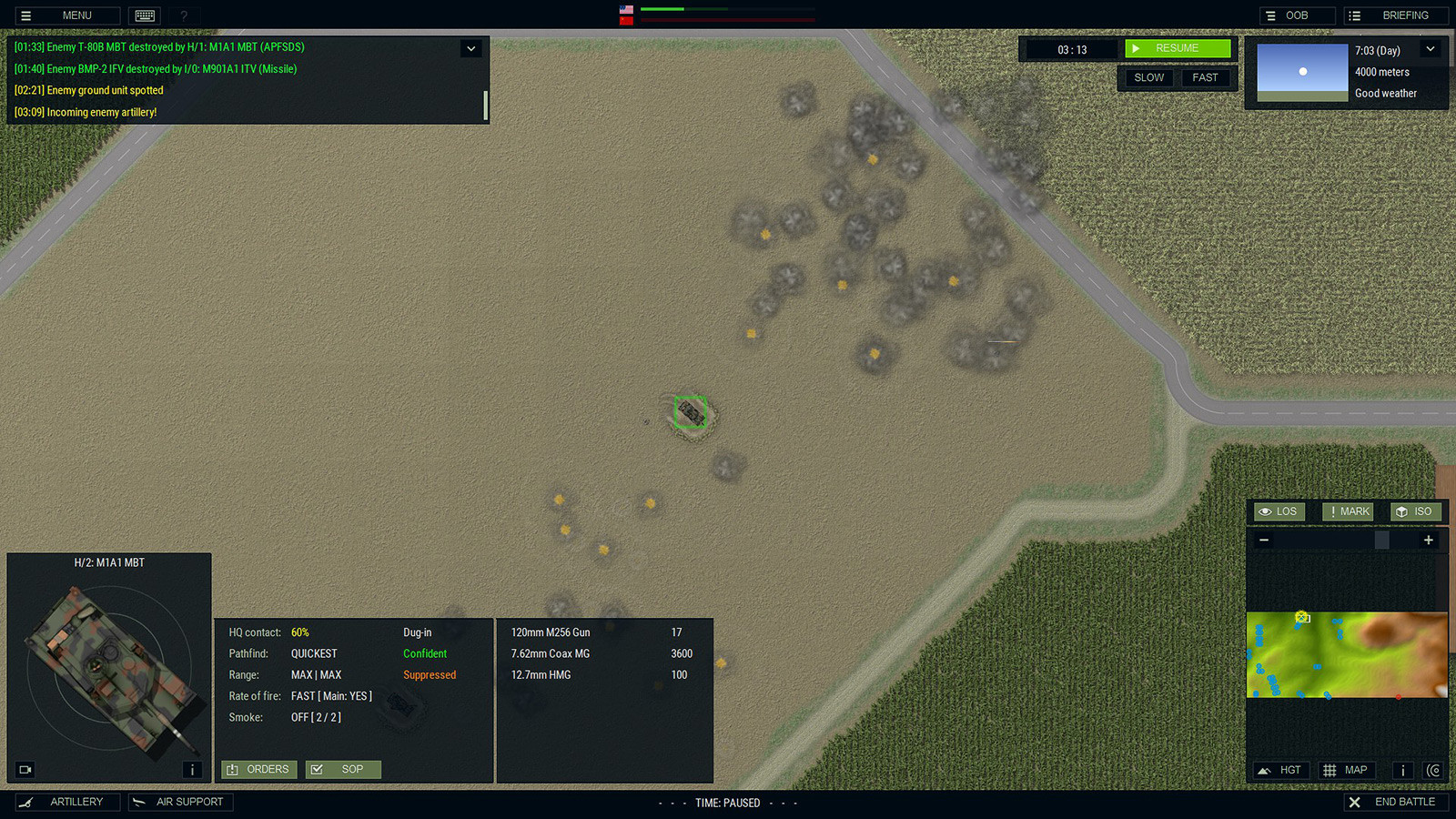Open help with the question mark icon
The height and width of the screenshot is (819, 1456).
[x=184, y=15]
